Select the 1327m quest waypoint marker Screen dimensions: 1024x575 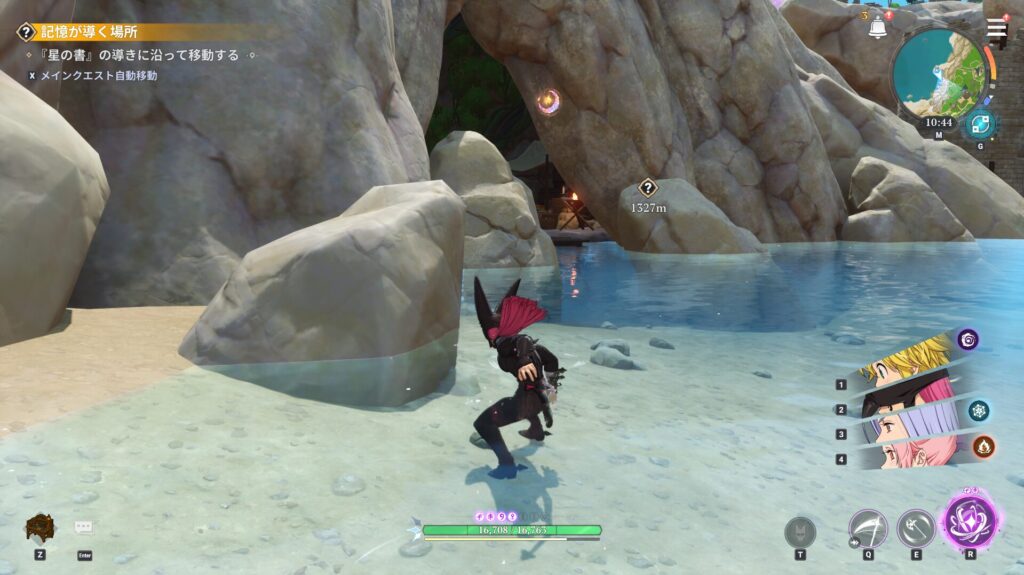tap(647, 187)
